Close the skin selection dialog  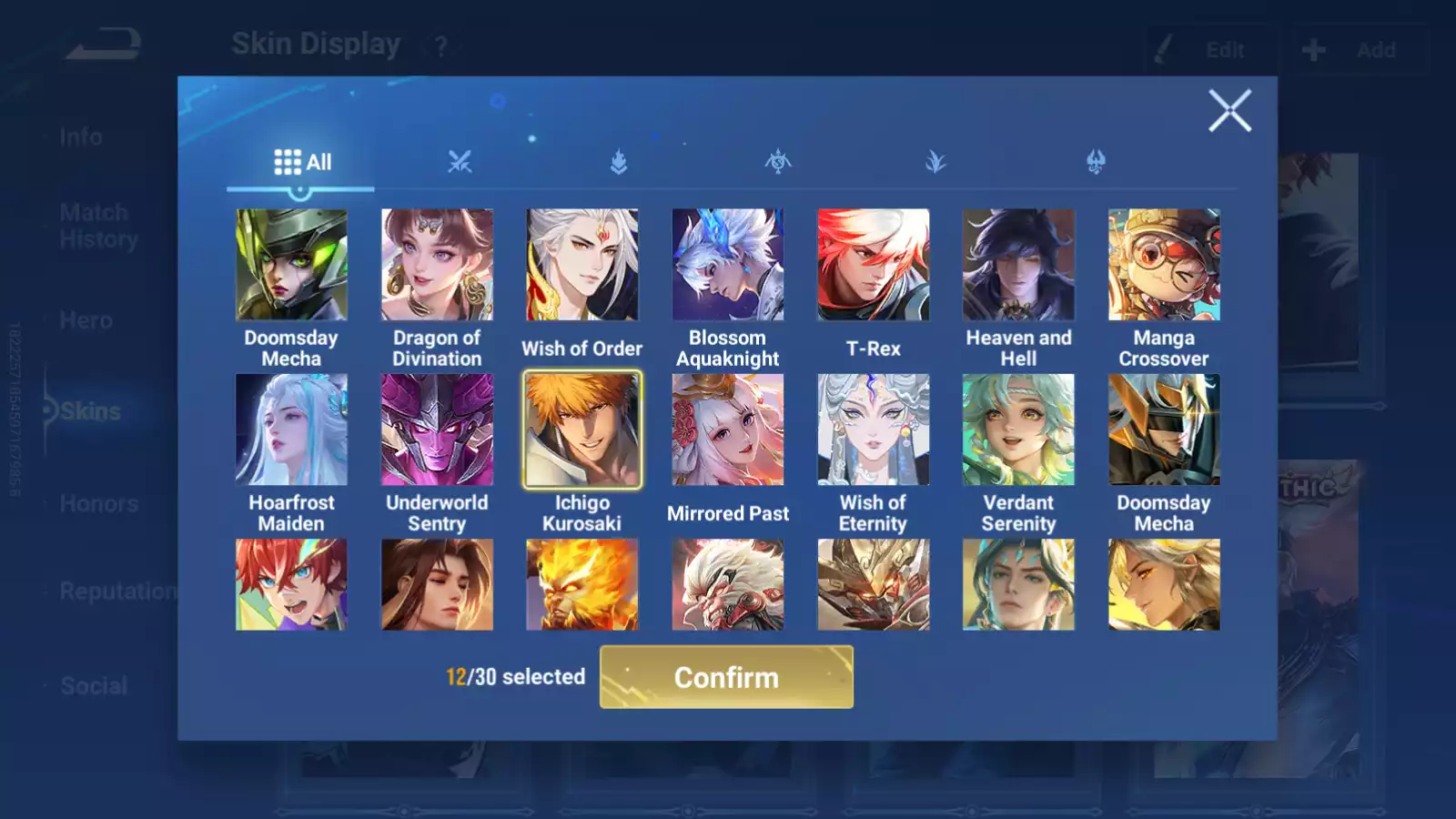pos(1230,111)
